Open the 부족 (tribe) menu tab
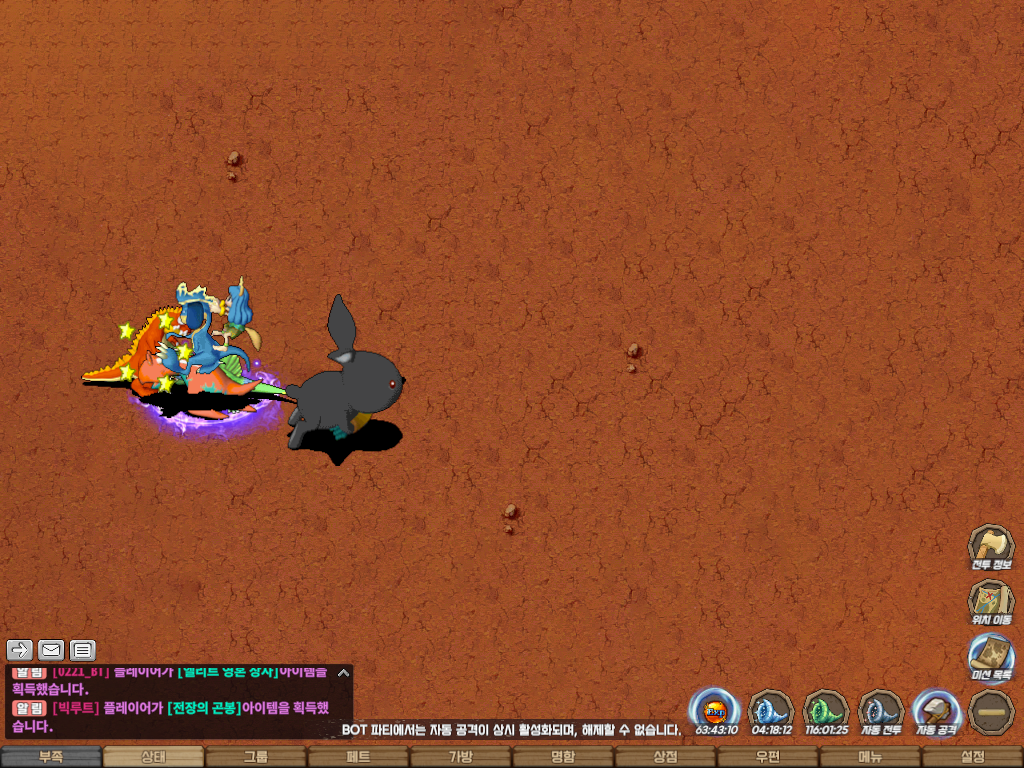Screen dimensions: 1024x768 pyautogui.click(x=51, y=757)
